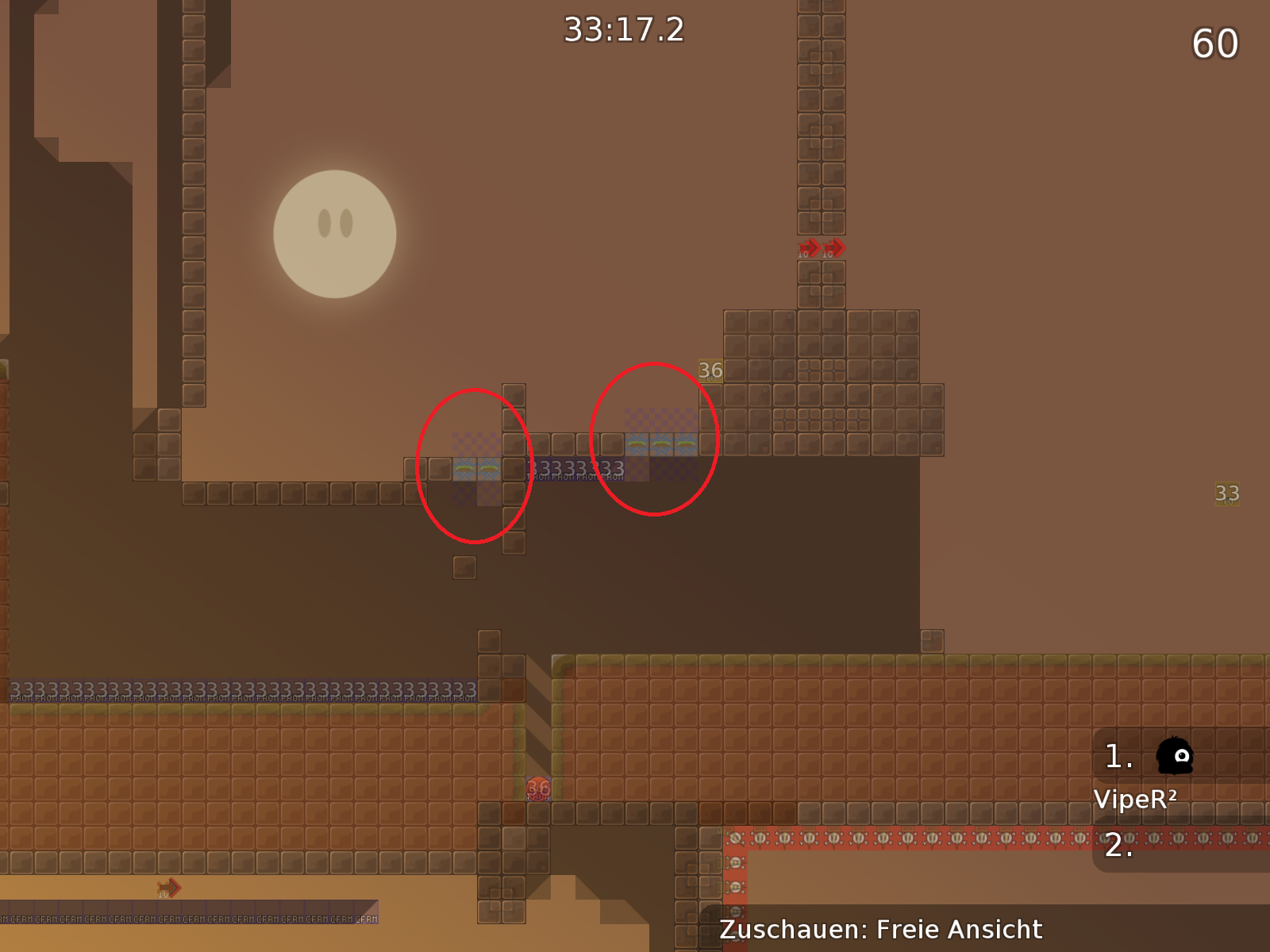Viewport: 1270px width, 952px height.
Task: Click the red arrow marker at the bottom left
Action: 167,887
